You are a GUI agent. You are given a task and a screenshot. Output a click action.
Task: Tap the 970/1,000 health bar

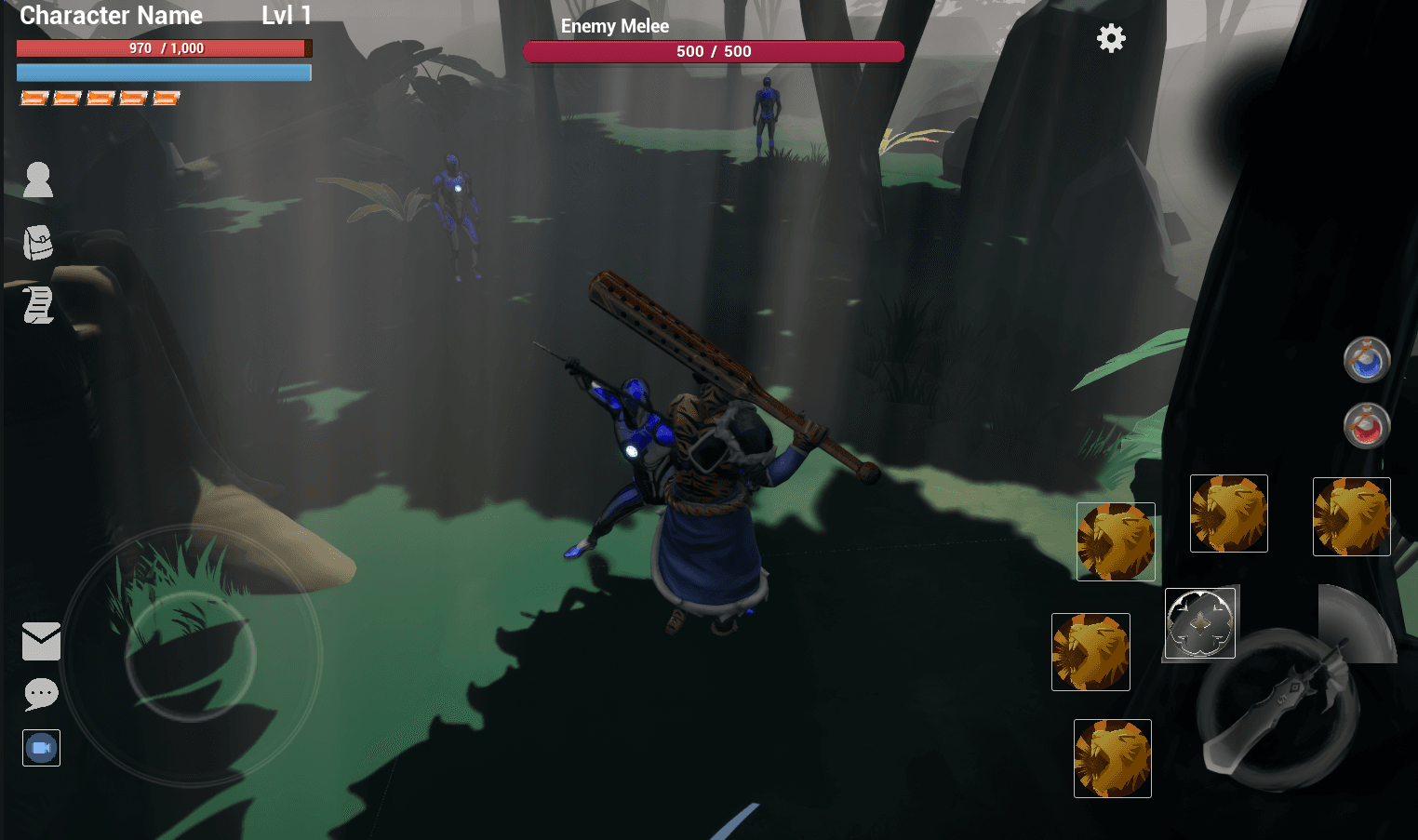pos(164,47)
